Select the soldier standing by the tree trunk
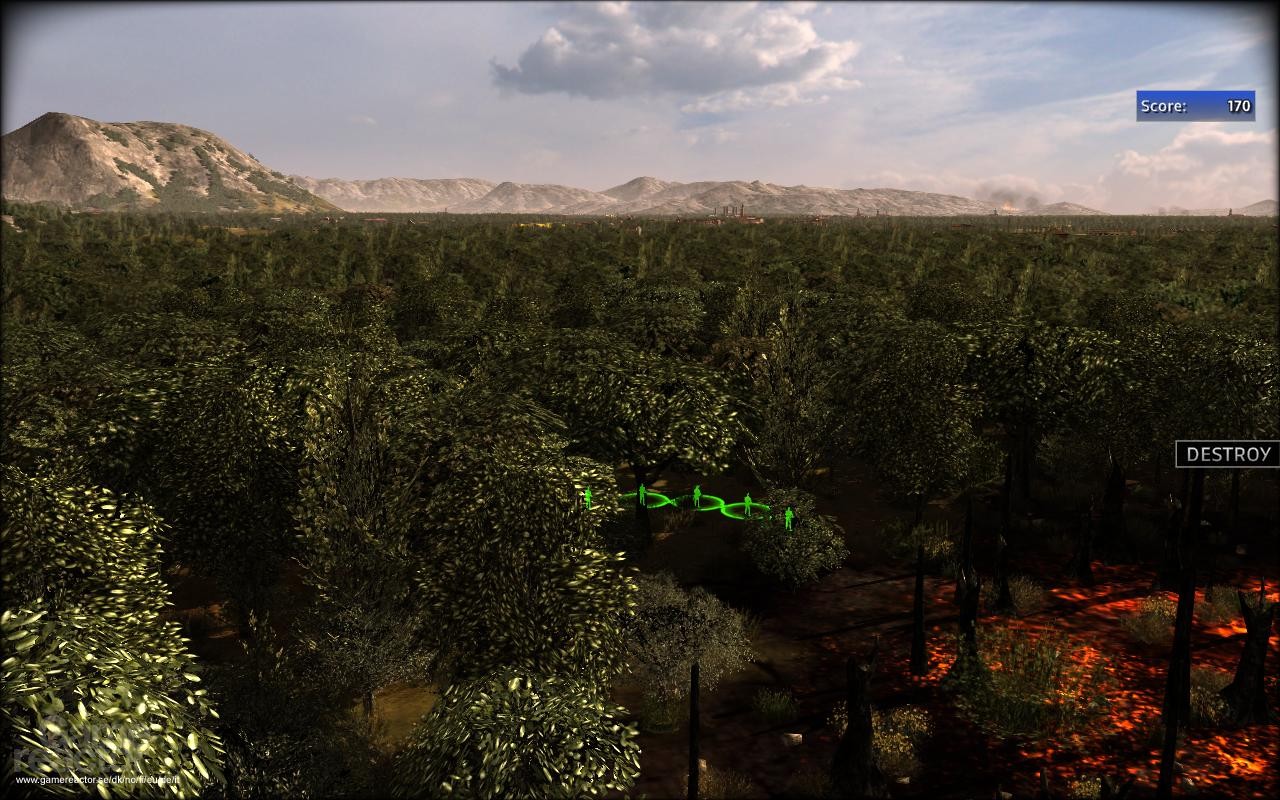The height and width of the screenshot is (800, 1280). (x=642, y=493)
